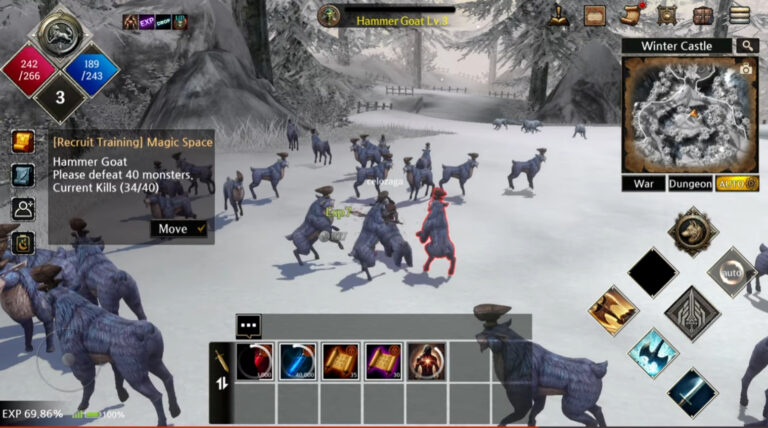Use the purple-bordered scroll in the hotbar

click(x=384, y=361)
